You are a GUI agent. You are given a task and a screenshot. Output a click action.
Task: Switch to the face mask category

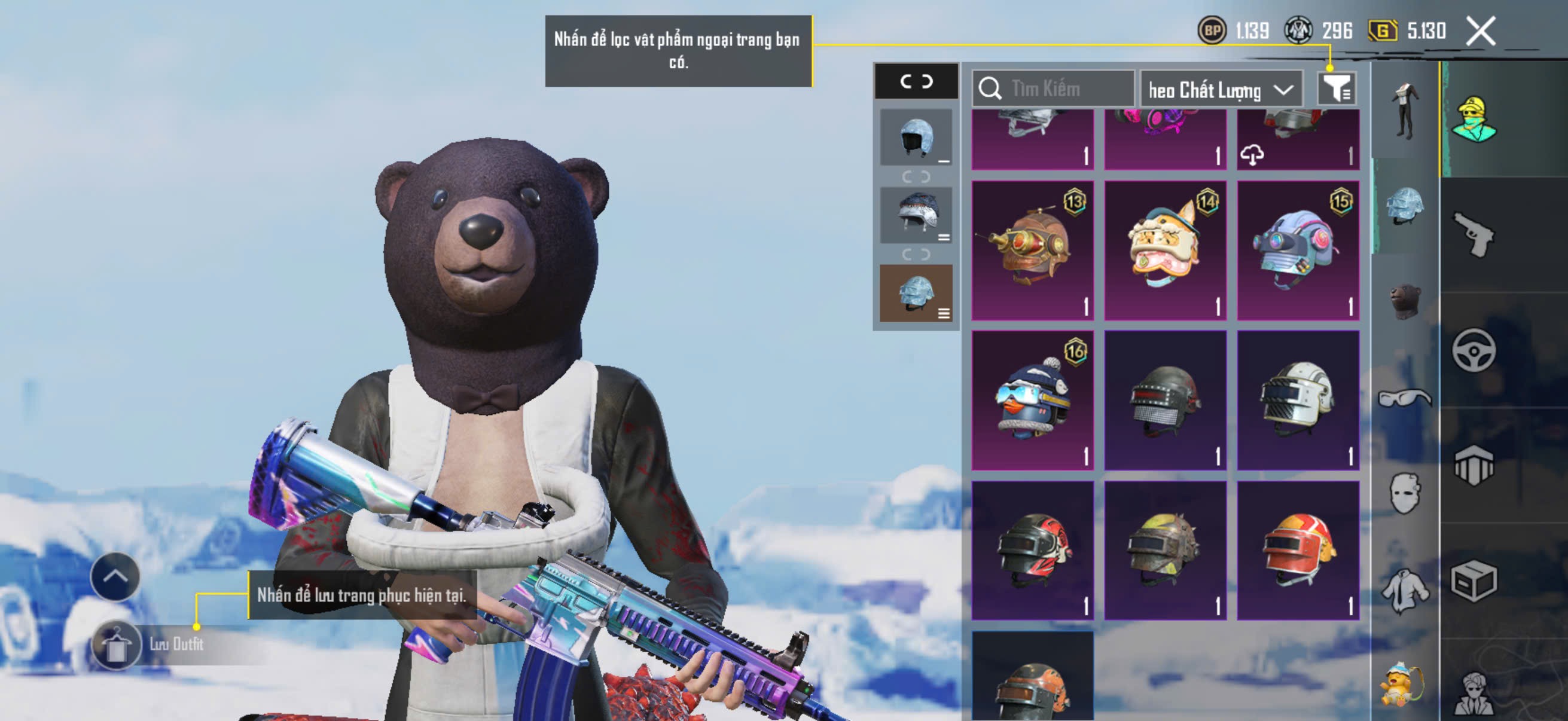(1405, 493)
